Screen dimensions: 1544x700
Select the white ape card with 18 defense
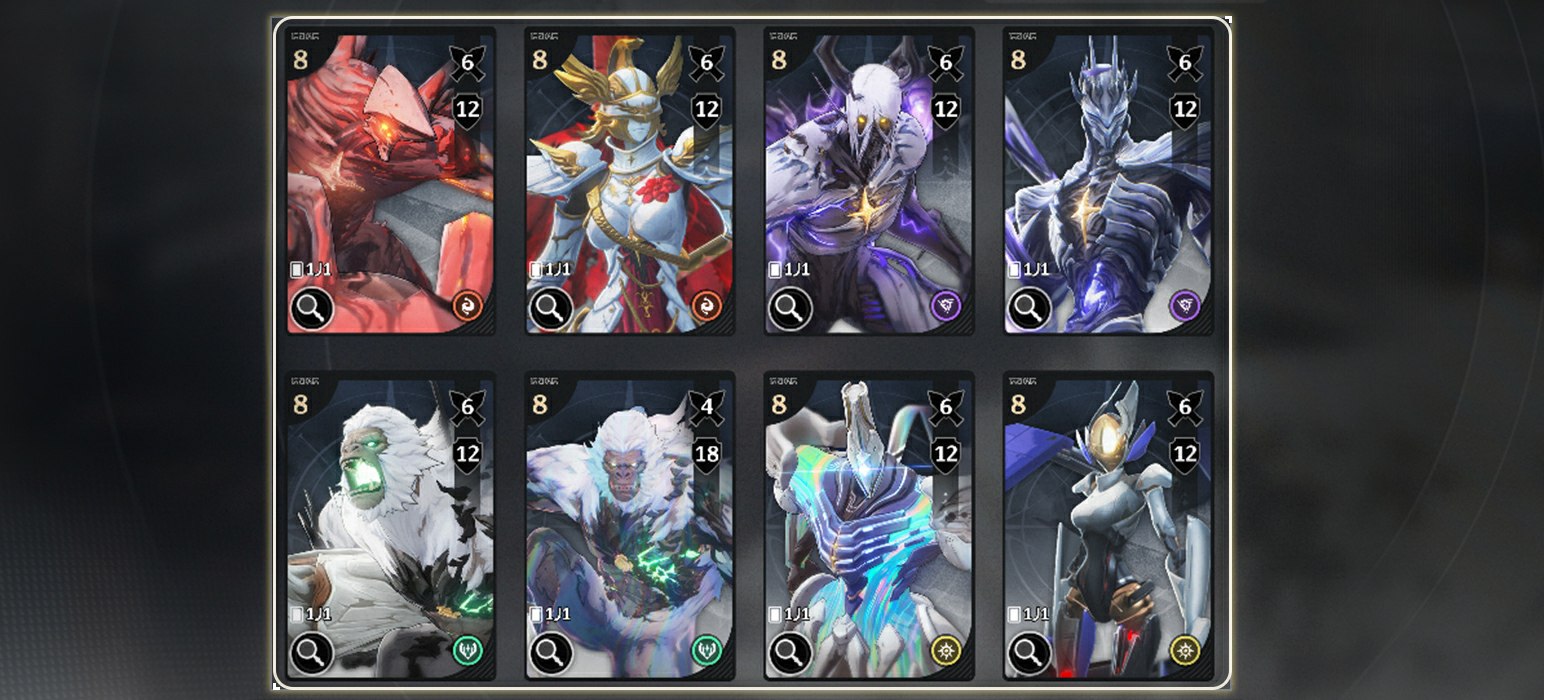[x=629, y=525]
